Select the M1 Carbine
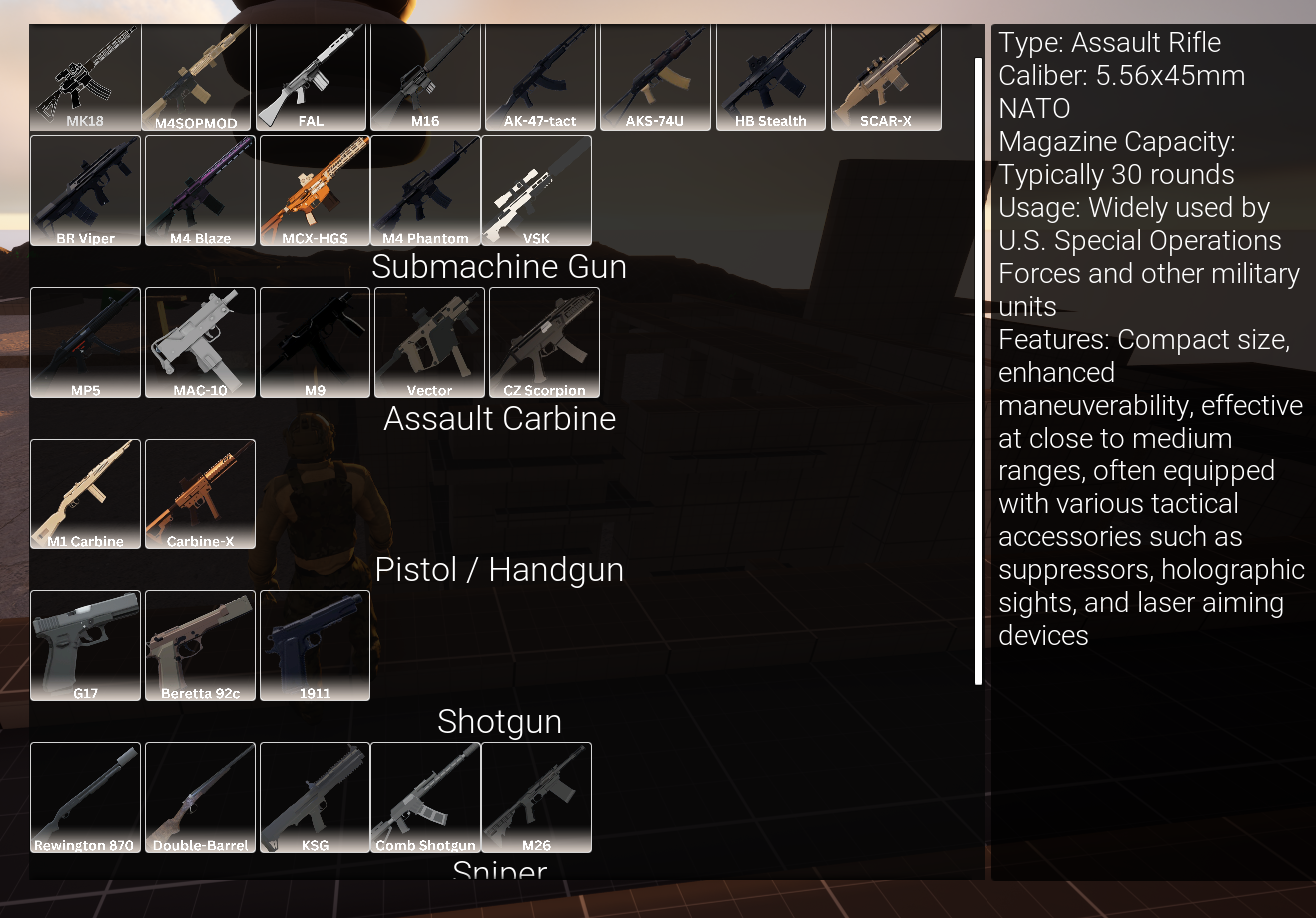 (x=85, y=493)
